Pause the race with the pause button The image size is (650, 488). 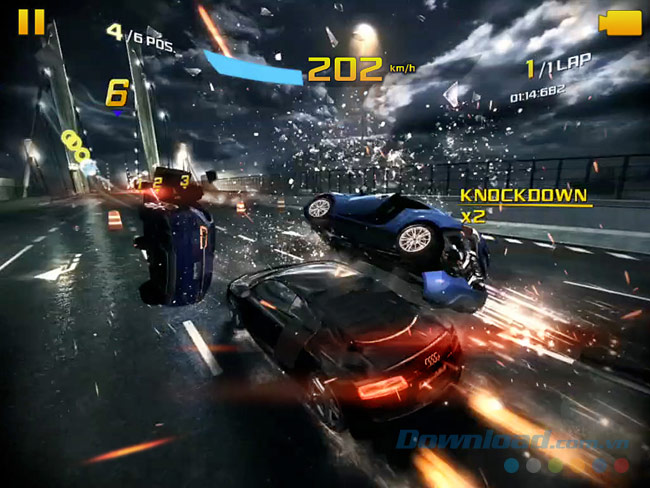(31, 22)
